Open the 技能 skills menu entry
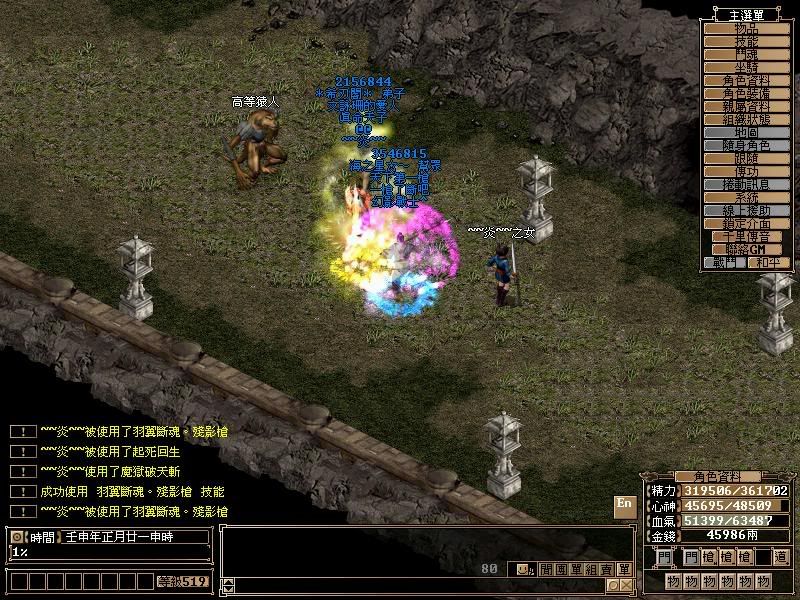Image resolution: width=800 pixels, height=600 pixels. 747,41
